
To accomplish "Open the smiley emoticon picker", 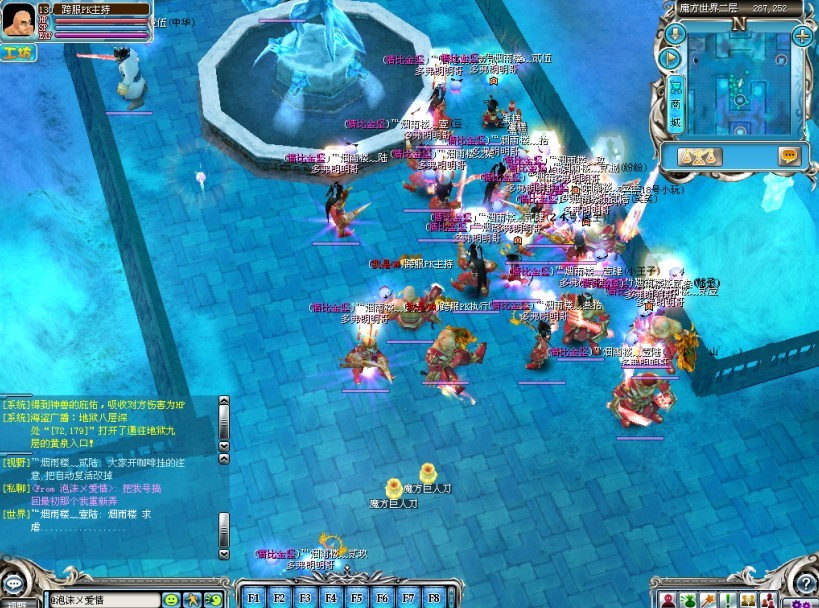I will [x=171, y=599].
